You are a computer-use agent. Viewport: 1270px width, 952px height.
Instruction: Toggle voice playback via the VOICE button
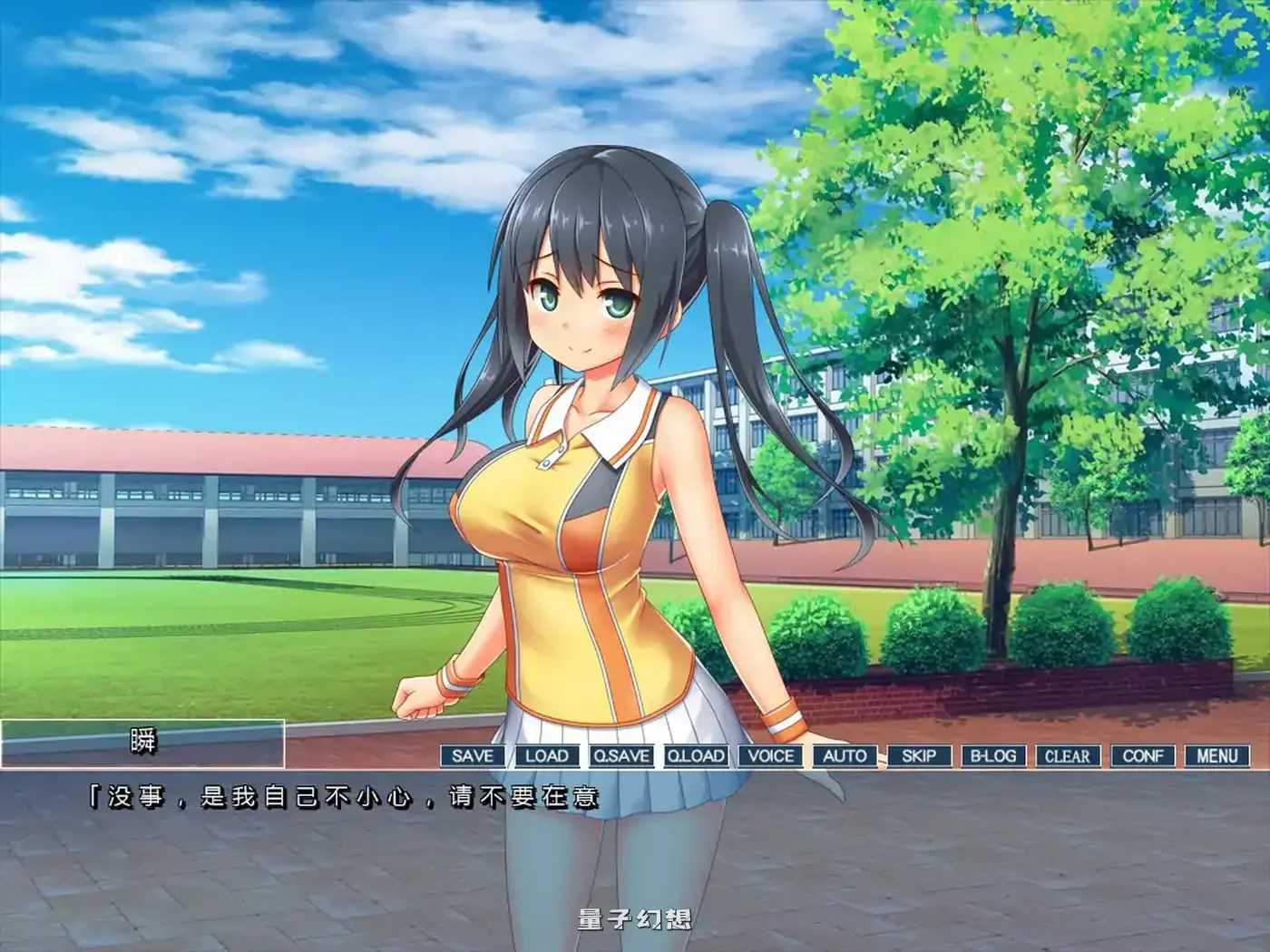pyautogui.click(x=769, y=755)
